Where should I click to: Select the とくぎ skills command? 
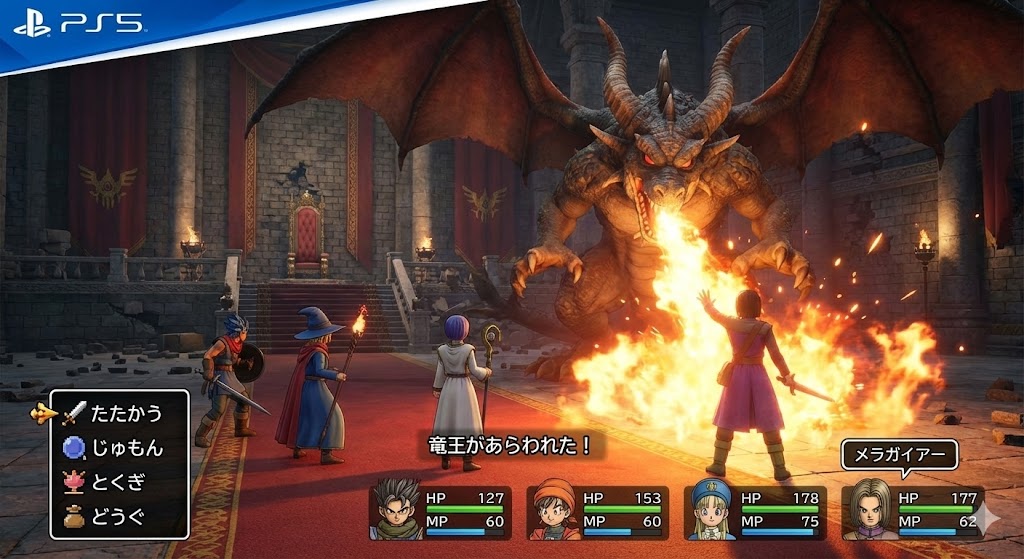tap(118, 481)
